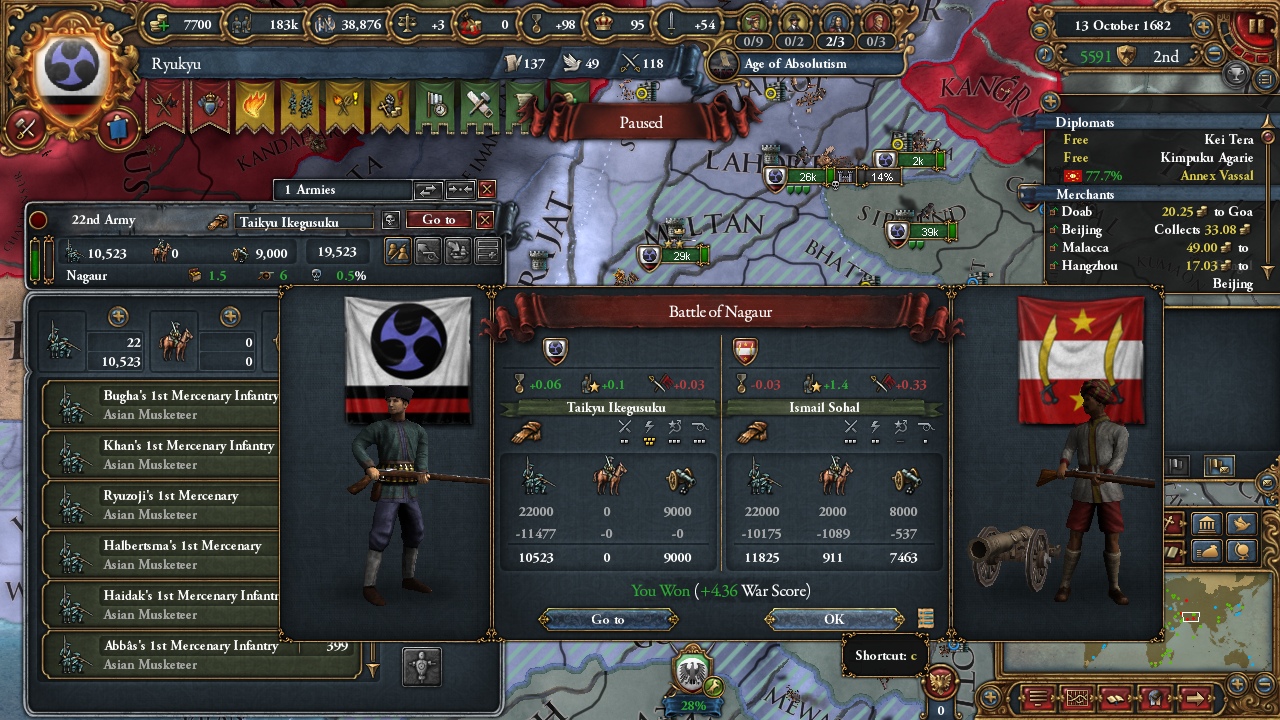This screenshot has width=1280, height=720.
Task: Close the 1 Armies selection bar
Action: (487, 190)
